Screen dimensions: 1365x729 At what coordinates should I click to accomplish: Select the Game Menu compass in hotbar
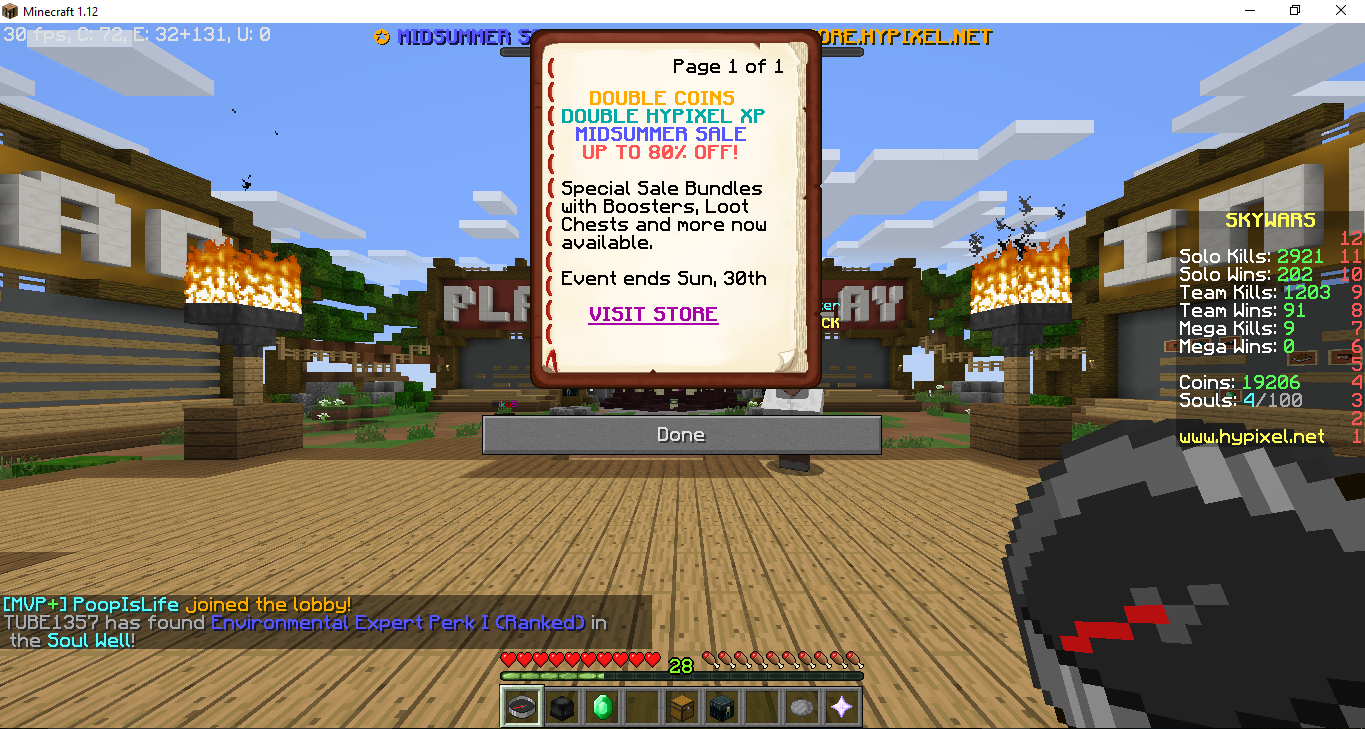(521, 705)
